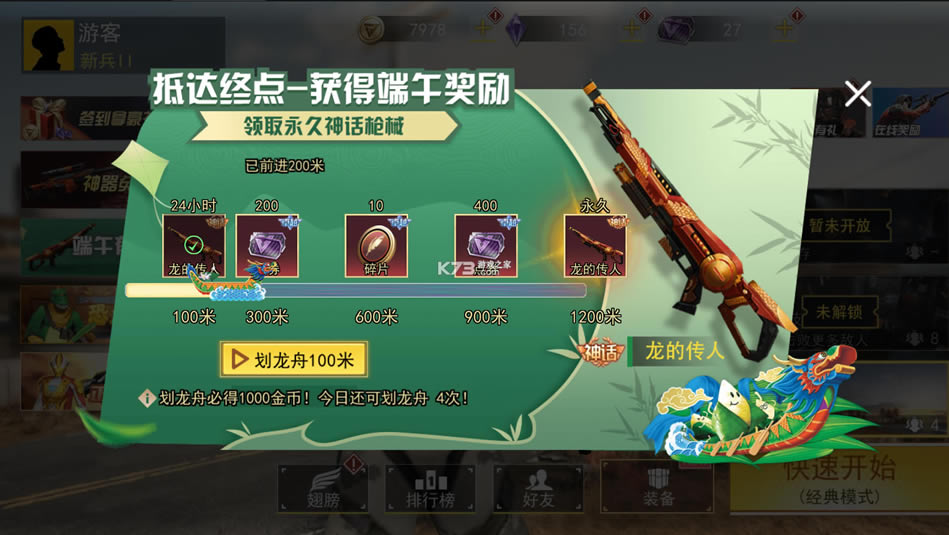Add more diamonds with plus button
This screenshot has width=949, height=535.
[x=632, y=30]
